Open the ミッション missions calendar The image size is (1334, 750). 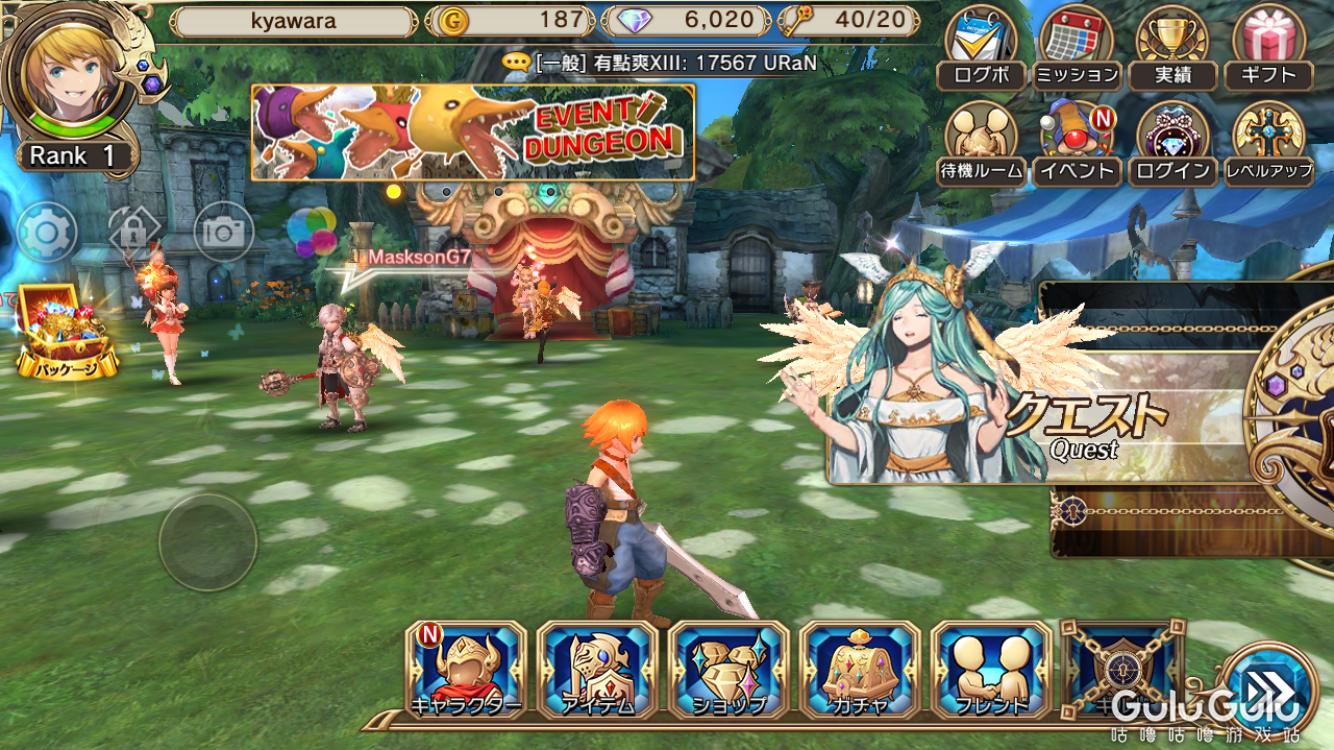pos(1077,48)
